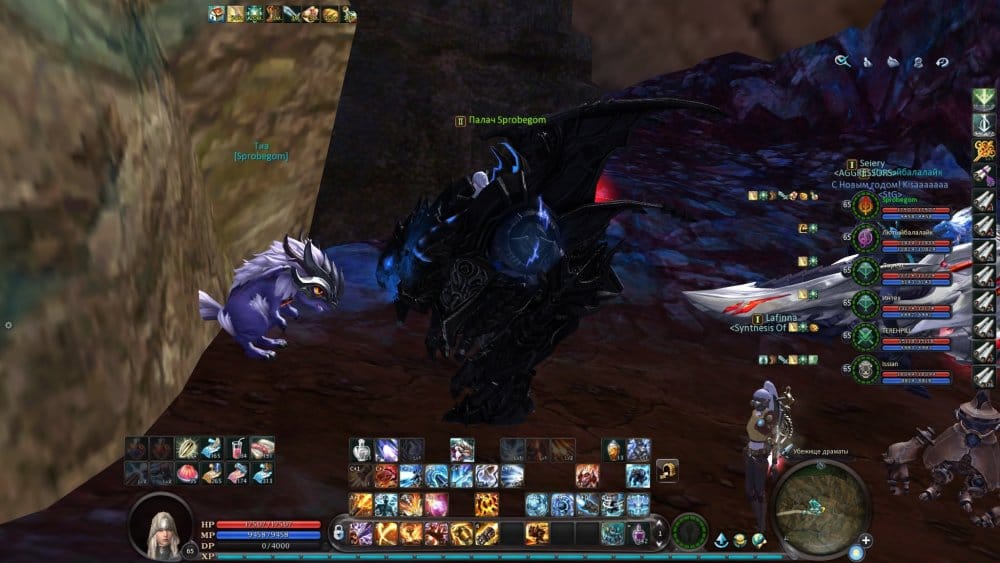
Task: Select party member Sprobegom's frame
Action: coord(900,207)
